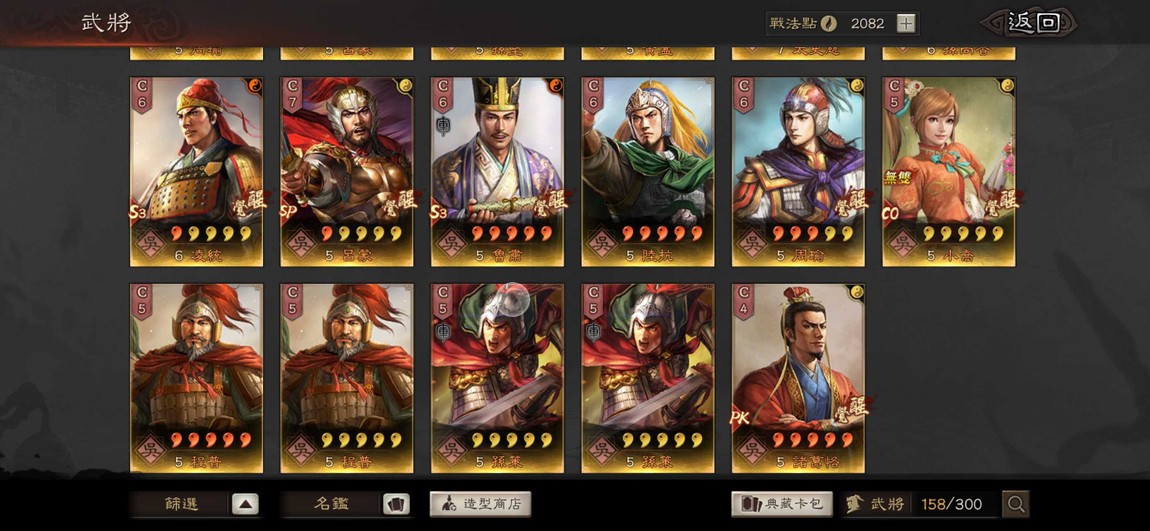The image size is (1150, 531).
Task: Choose the 呂蒙 SP general card
Action: tap(347, 171)
